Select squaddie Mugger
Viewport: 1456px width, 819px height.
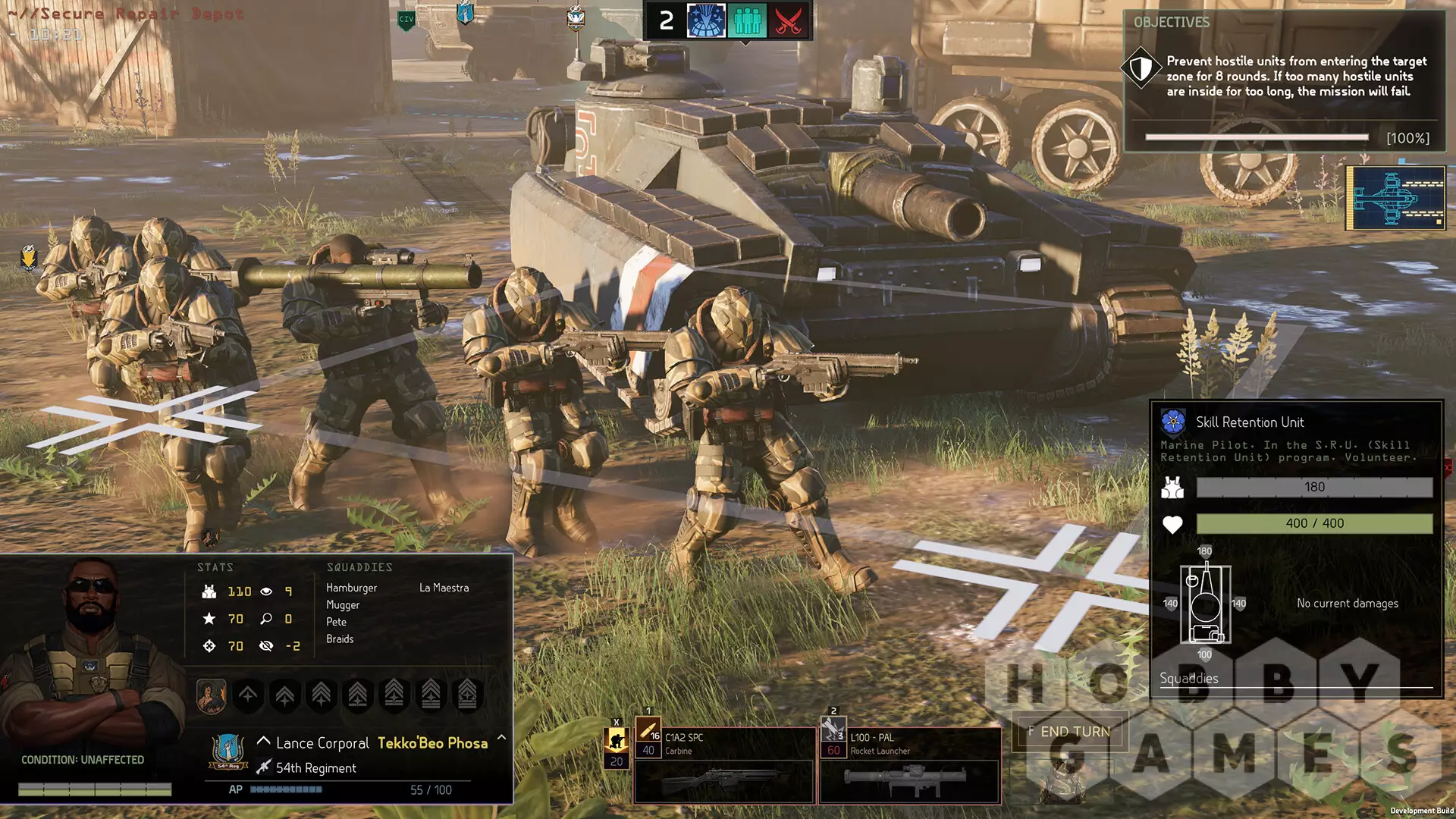[x=343, y=605]
